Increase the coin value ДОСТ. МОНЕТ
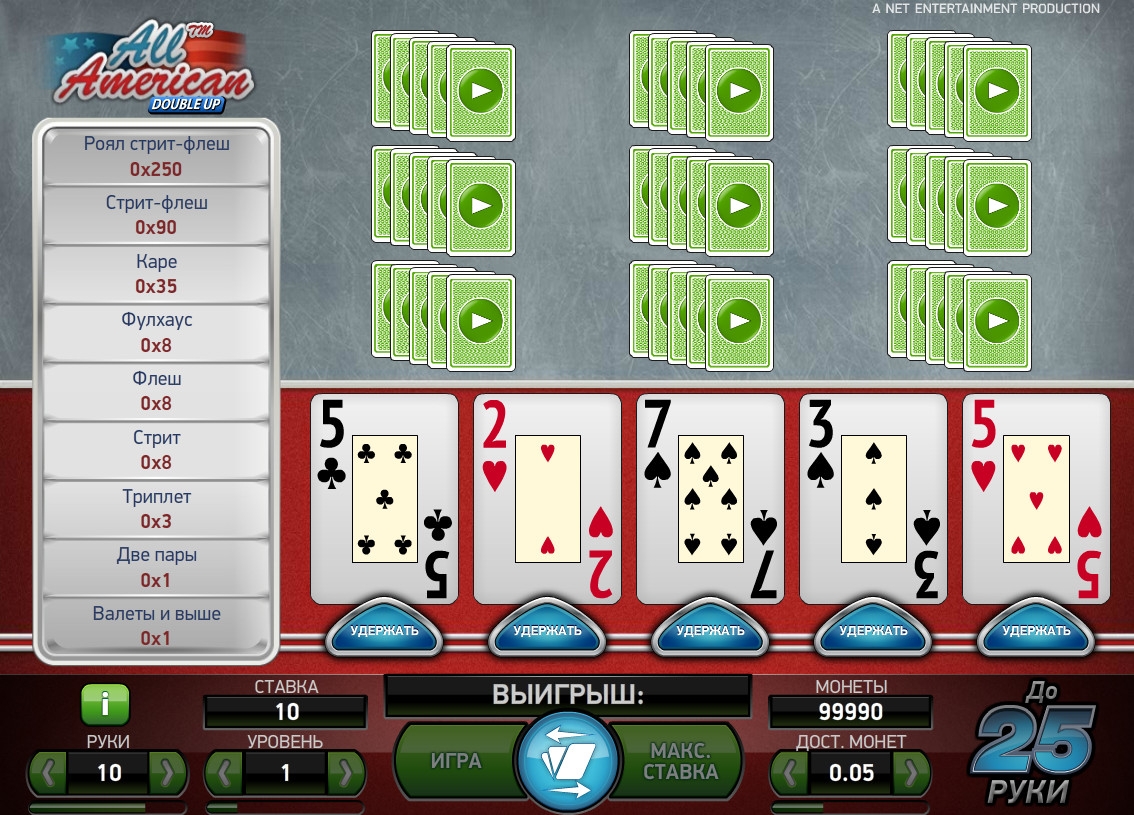The image size is (1134, 815). pyautogui.click(x=910, y=773)
